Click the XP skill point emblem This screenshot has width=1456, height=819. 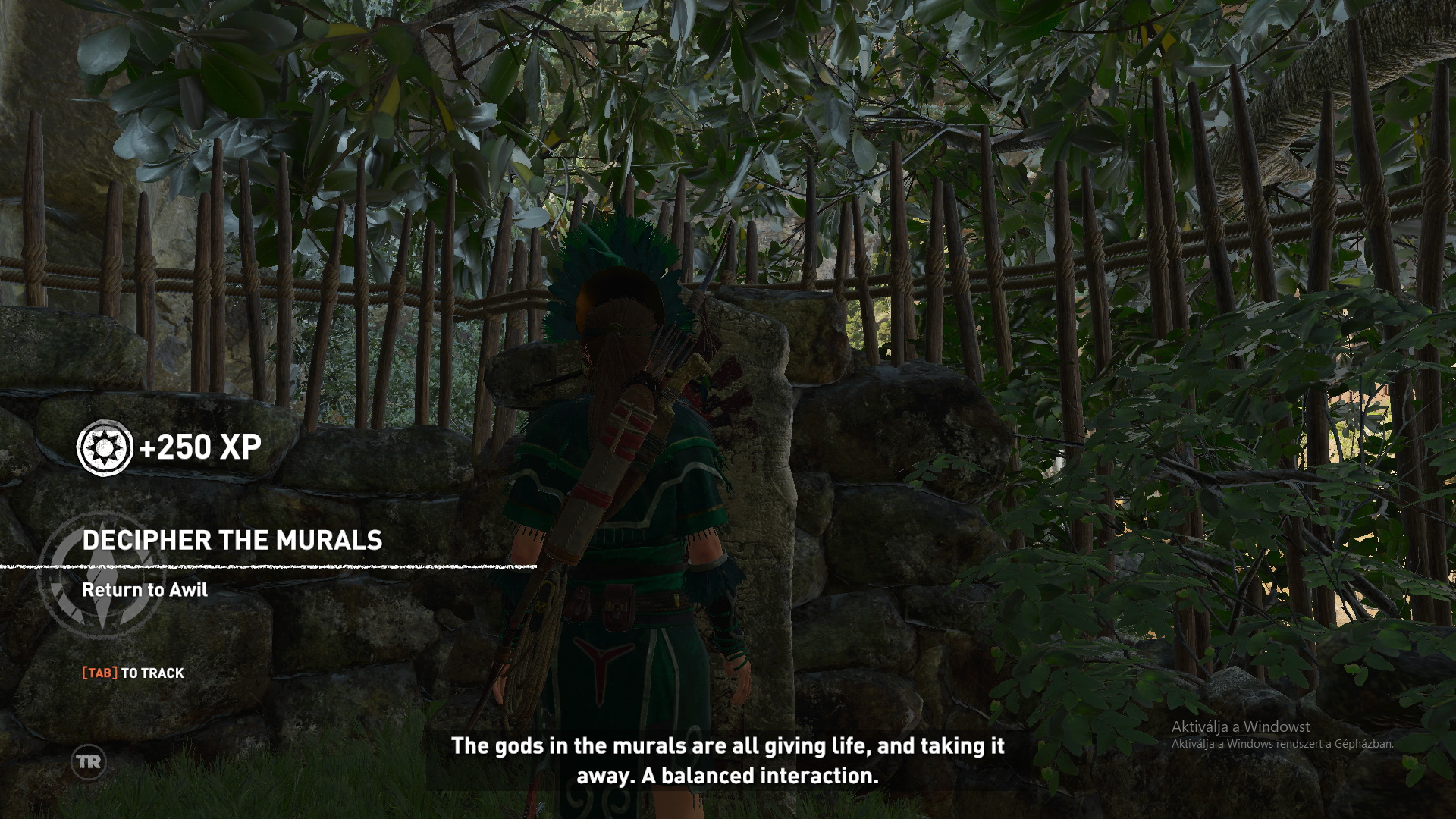[105, 447]
